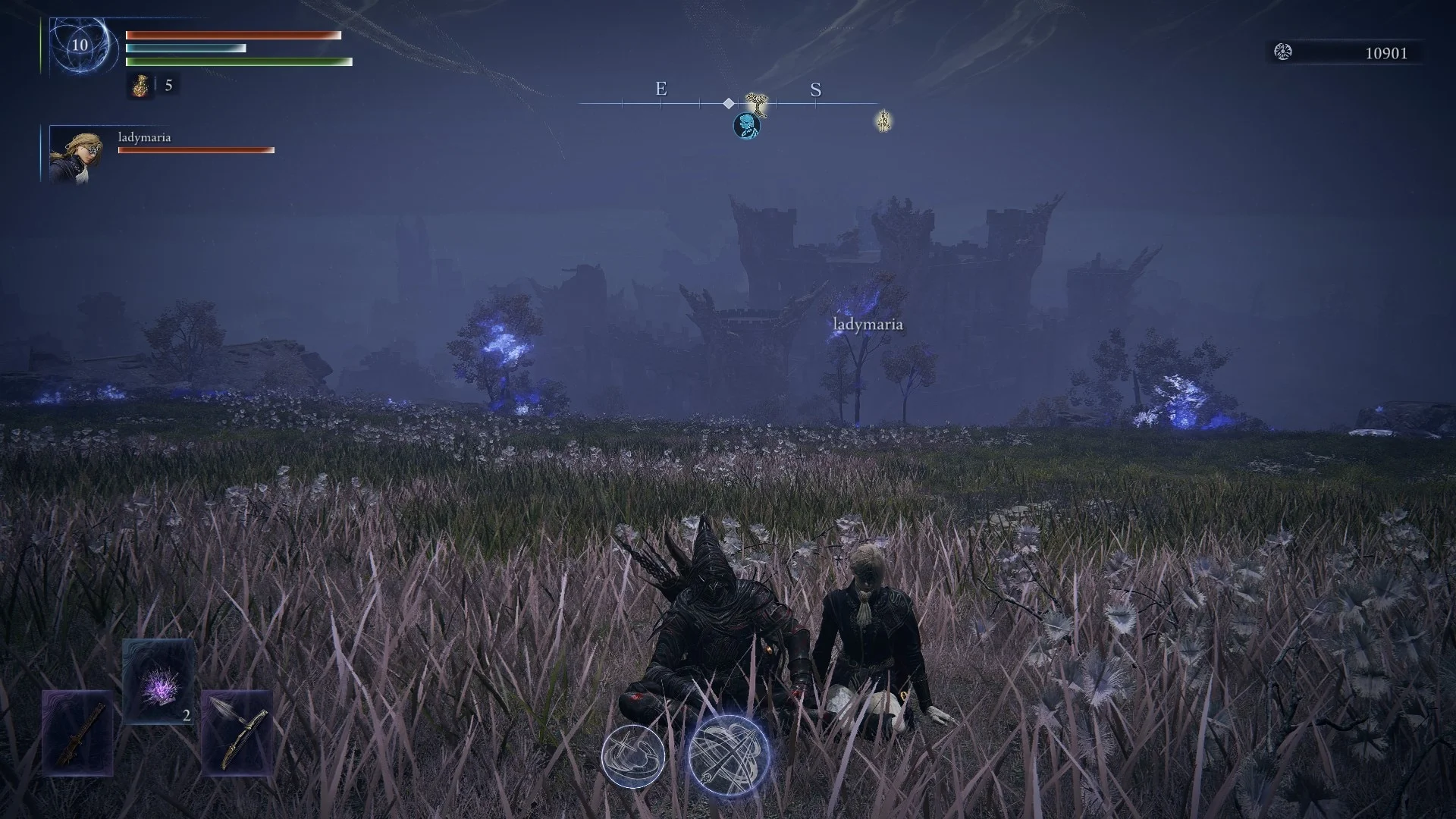Click the rune currency icon

click(x=1283, y=52)
